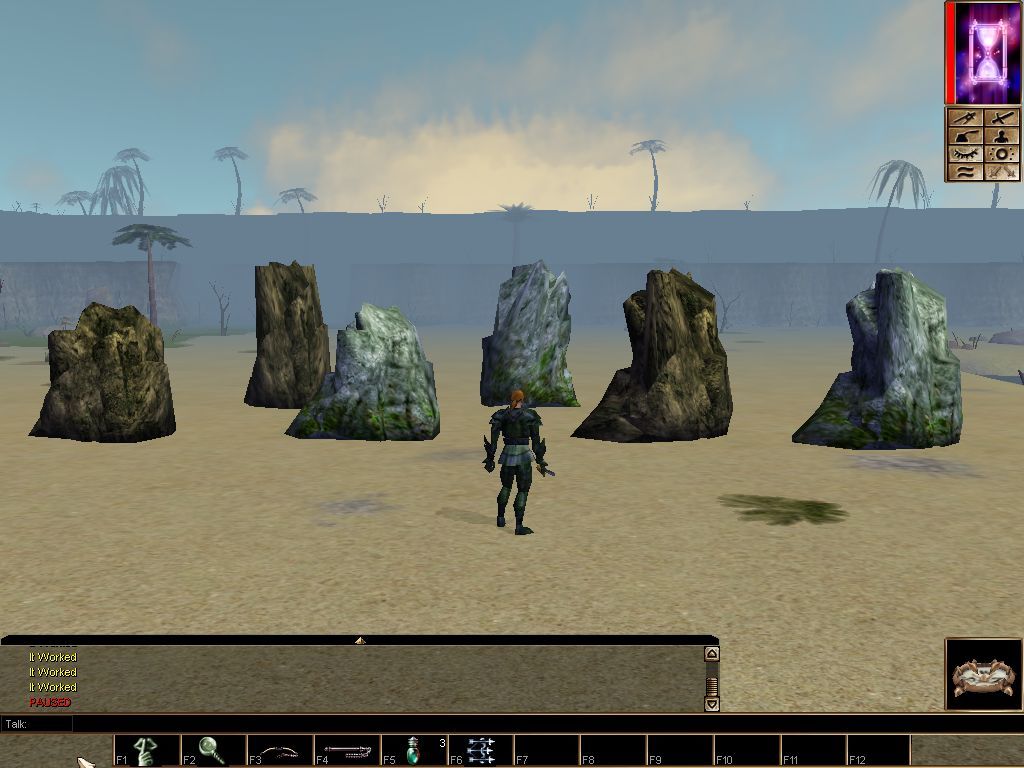
Task: Click the crossed swords panel icon
Action: 1002,172
